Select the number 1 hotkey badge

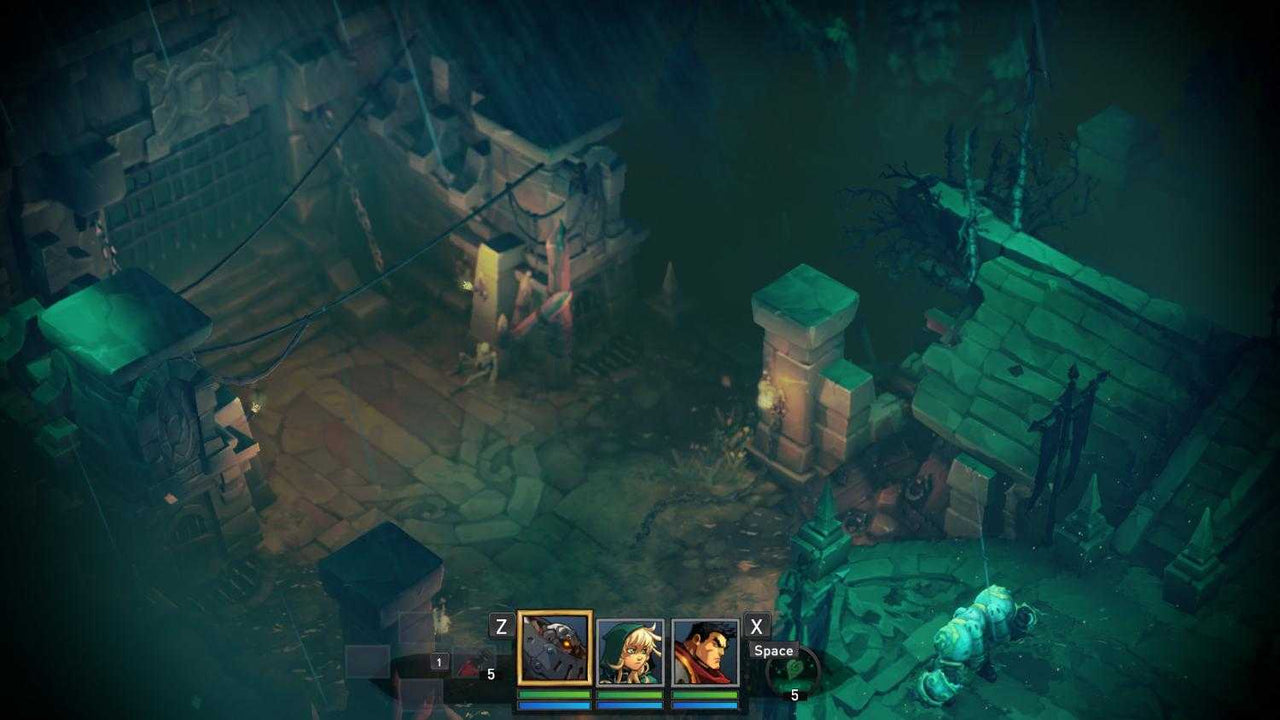click(438, 663)
